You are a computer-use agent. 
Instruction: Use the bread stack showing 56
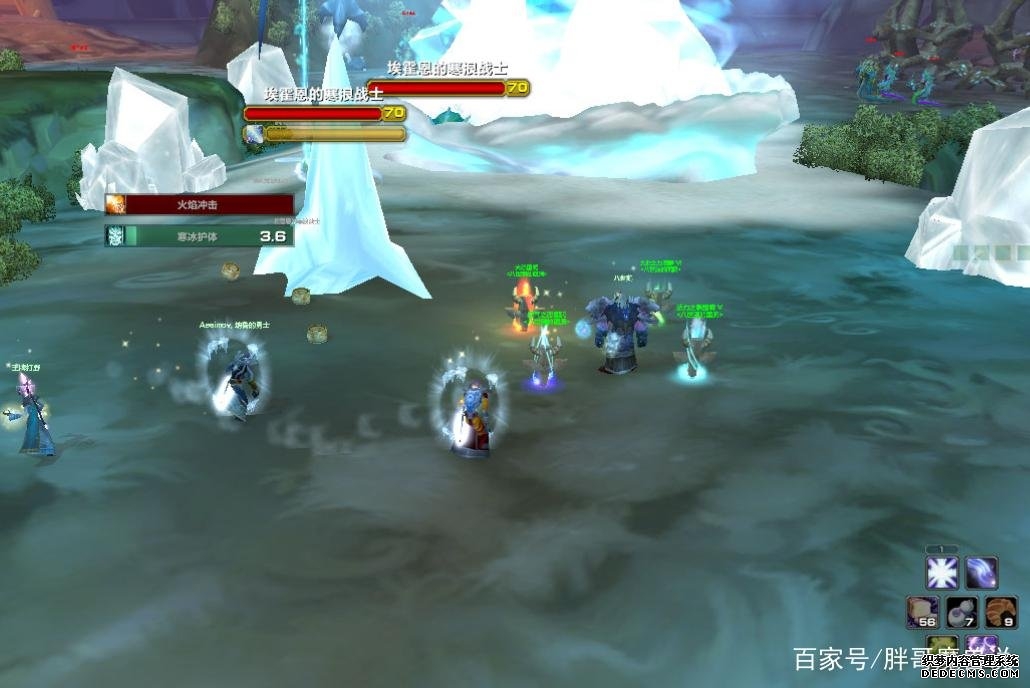click(922, 612)
